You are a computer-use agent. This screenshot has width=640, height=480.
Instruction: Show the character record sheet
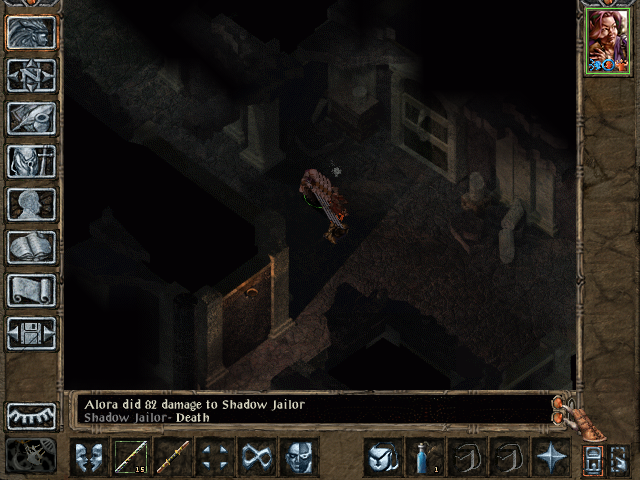(32, 204)
